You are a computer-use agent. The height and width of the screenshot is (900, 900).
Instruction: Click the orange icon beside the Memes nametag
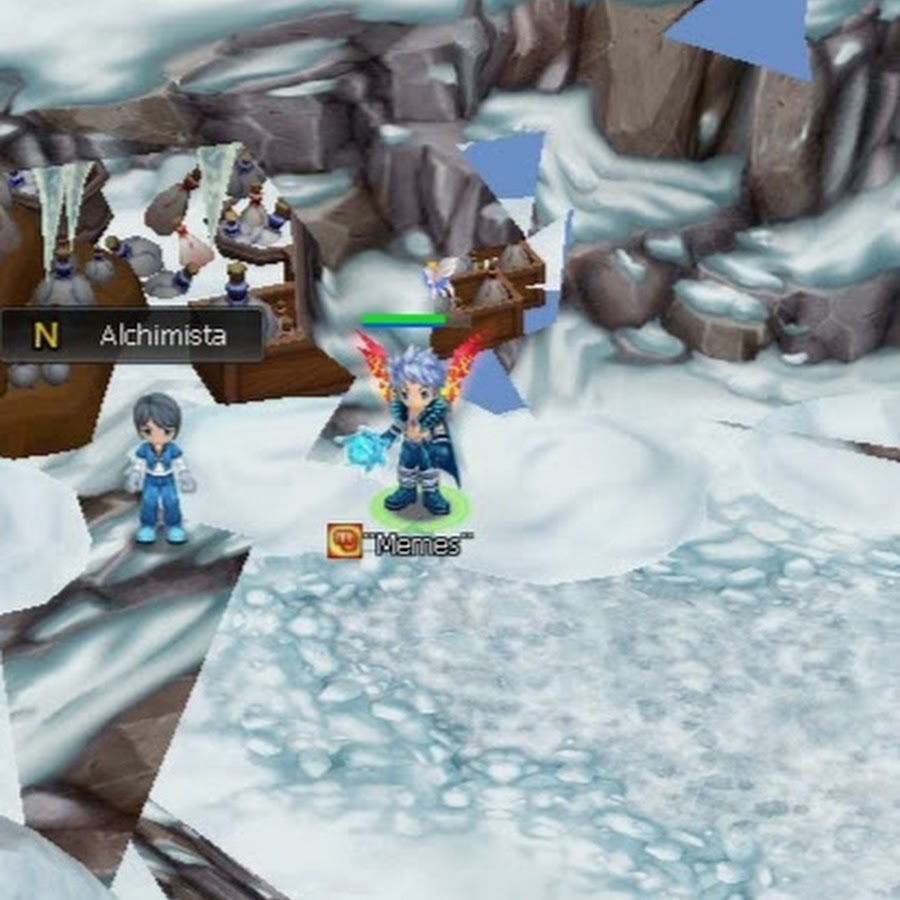tap(344, 541)
